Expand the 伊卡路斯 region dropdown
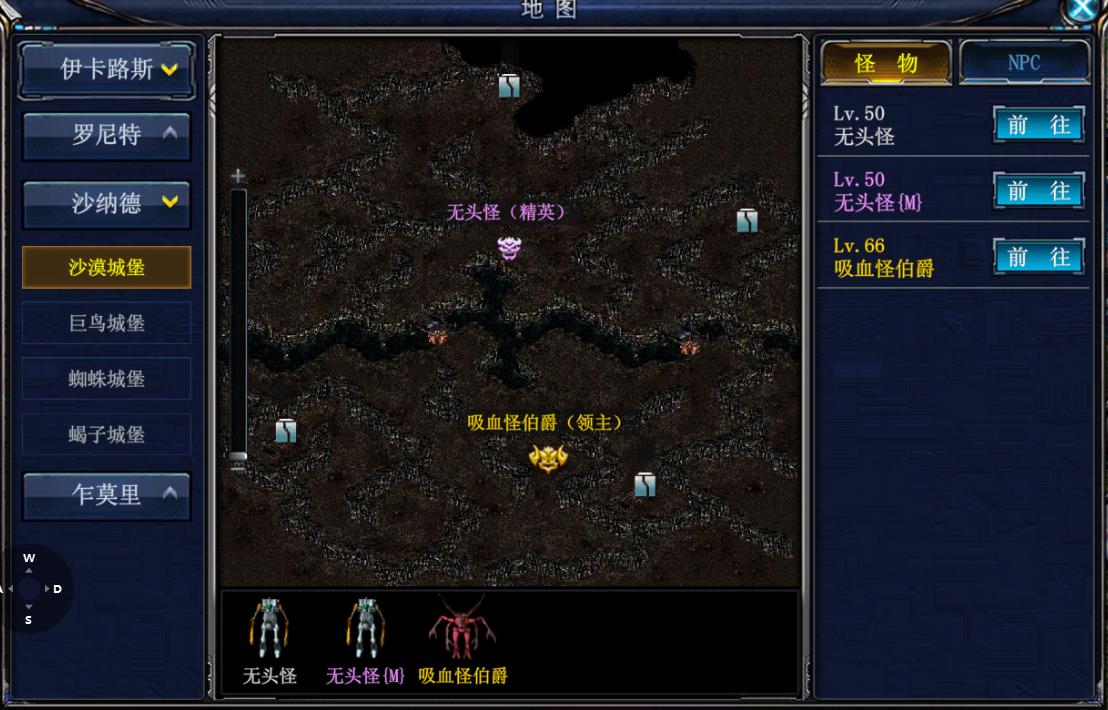Image resolution: width=1108 pixels, height=710 pixels. (x=106, y=69)
